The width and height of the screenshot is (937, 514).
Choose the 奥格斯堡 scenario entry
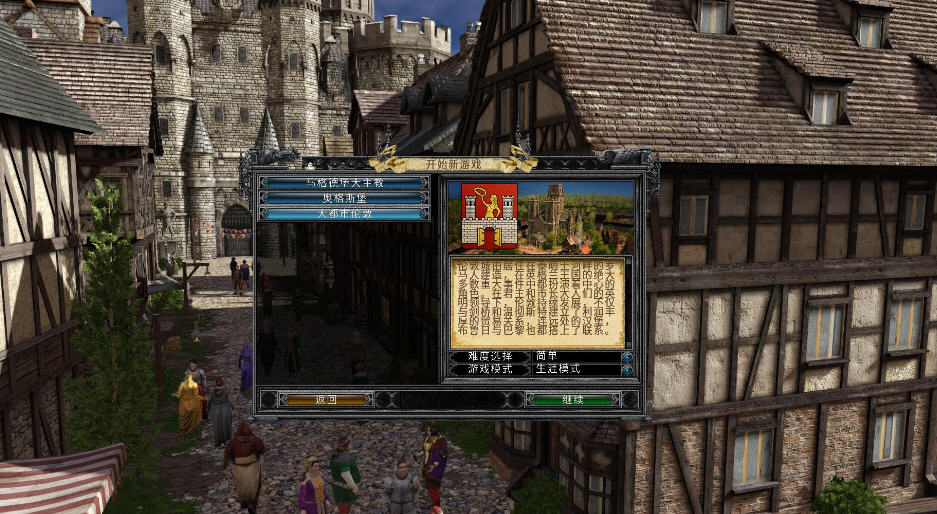pyautogui.click(x=345, y=198)
